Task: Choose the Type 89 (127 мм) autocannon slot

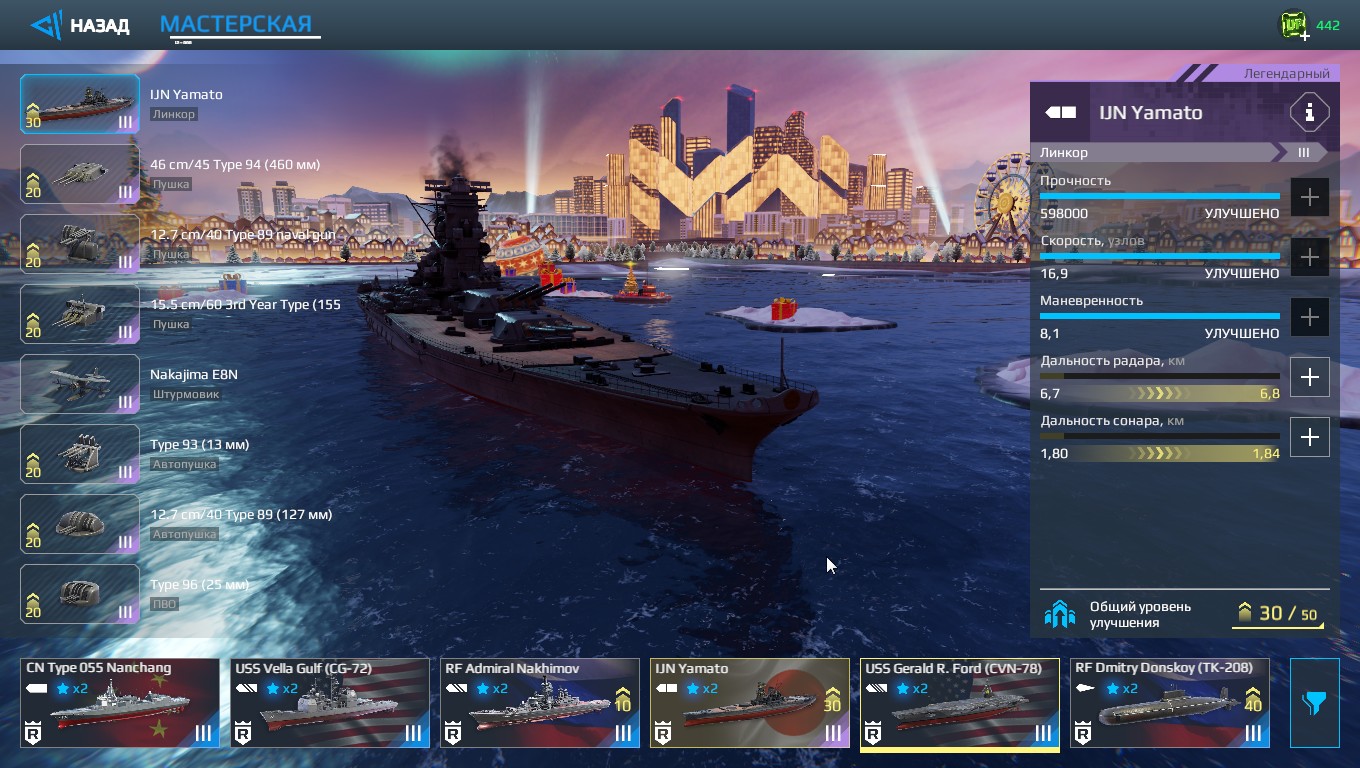Action: pyautogui.click(x=80, y=524)
